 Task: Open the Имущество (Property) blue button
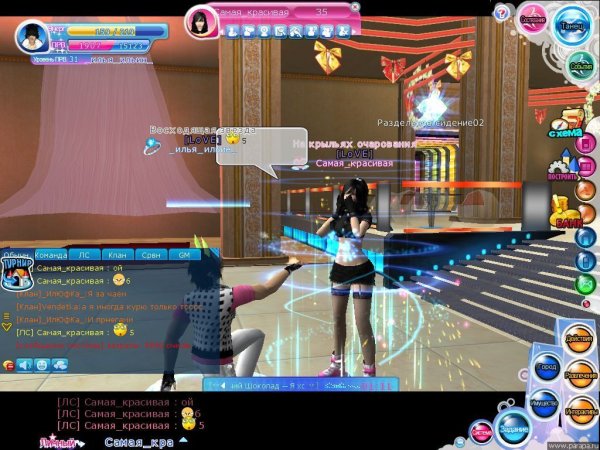[545, 402]
